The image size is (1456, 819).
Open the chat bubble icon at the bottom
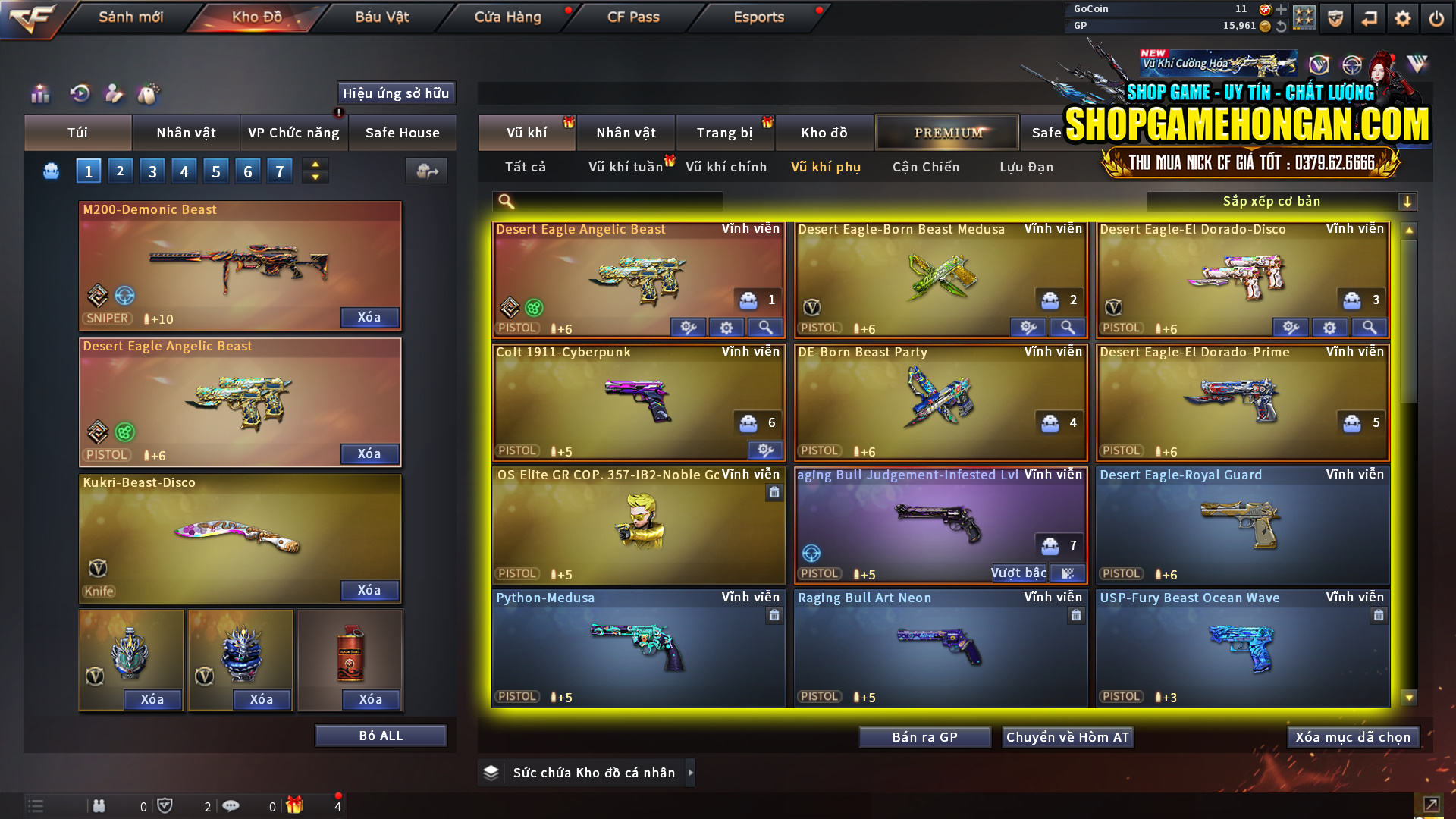pyautogui.click(x=231, y=805)
